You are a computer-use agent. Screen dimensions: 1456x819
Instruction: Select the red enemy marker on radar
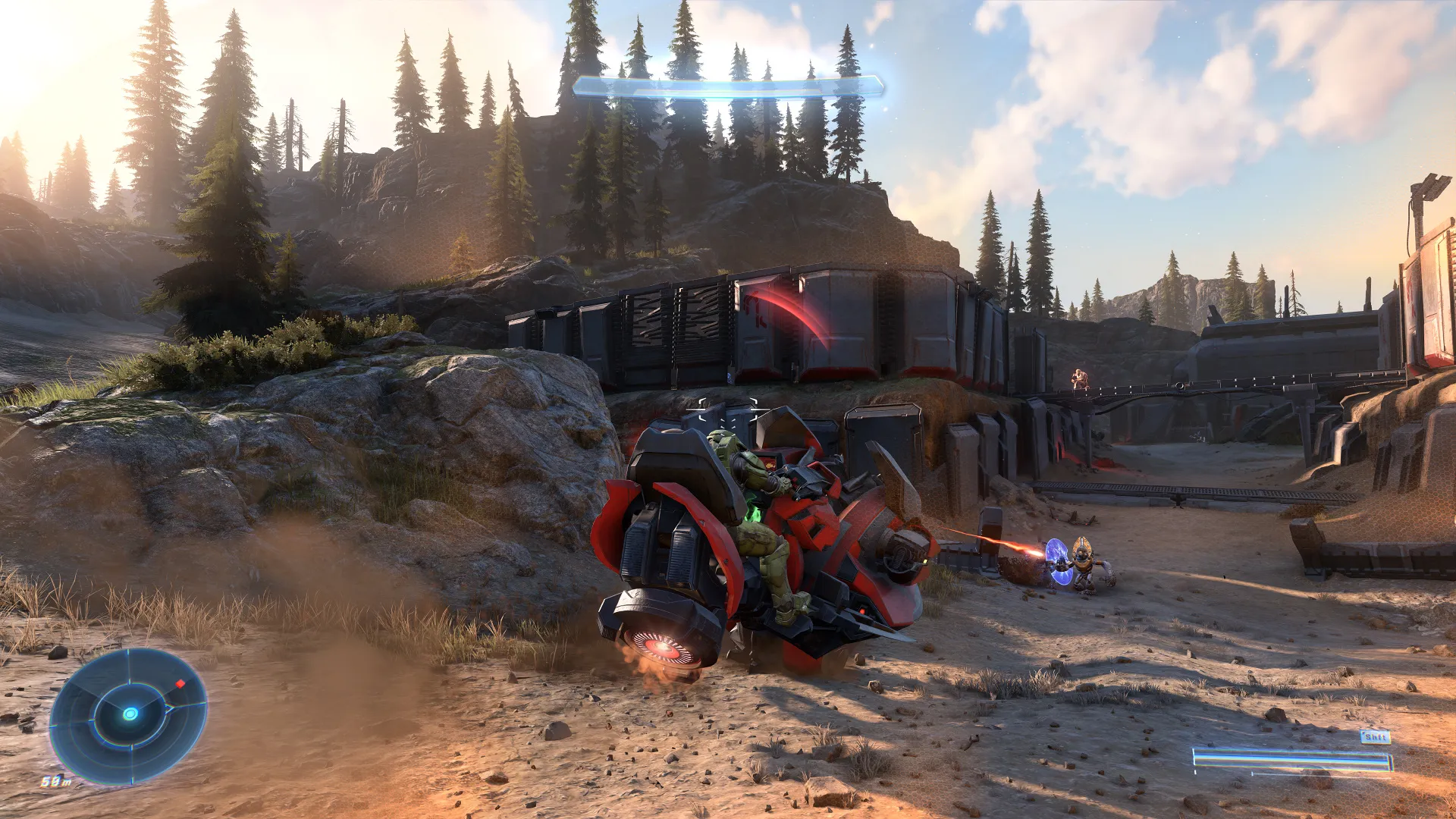[180, 684]
